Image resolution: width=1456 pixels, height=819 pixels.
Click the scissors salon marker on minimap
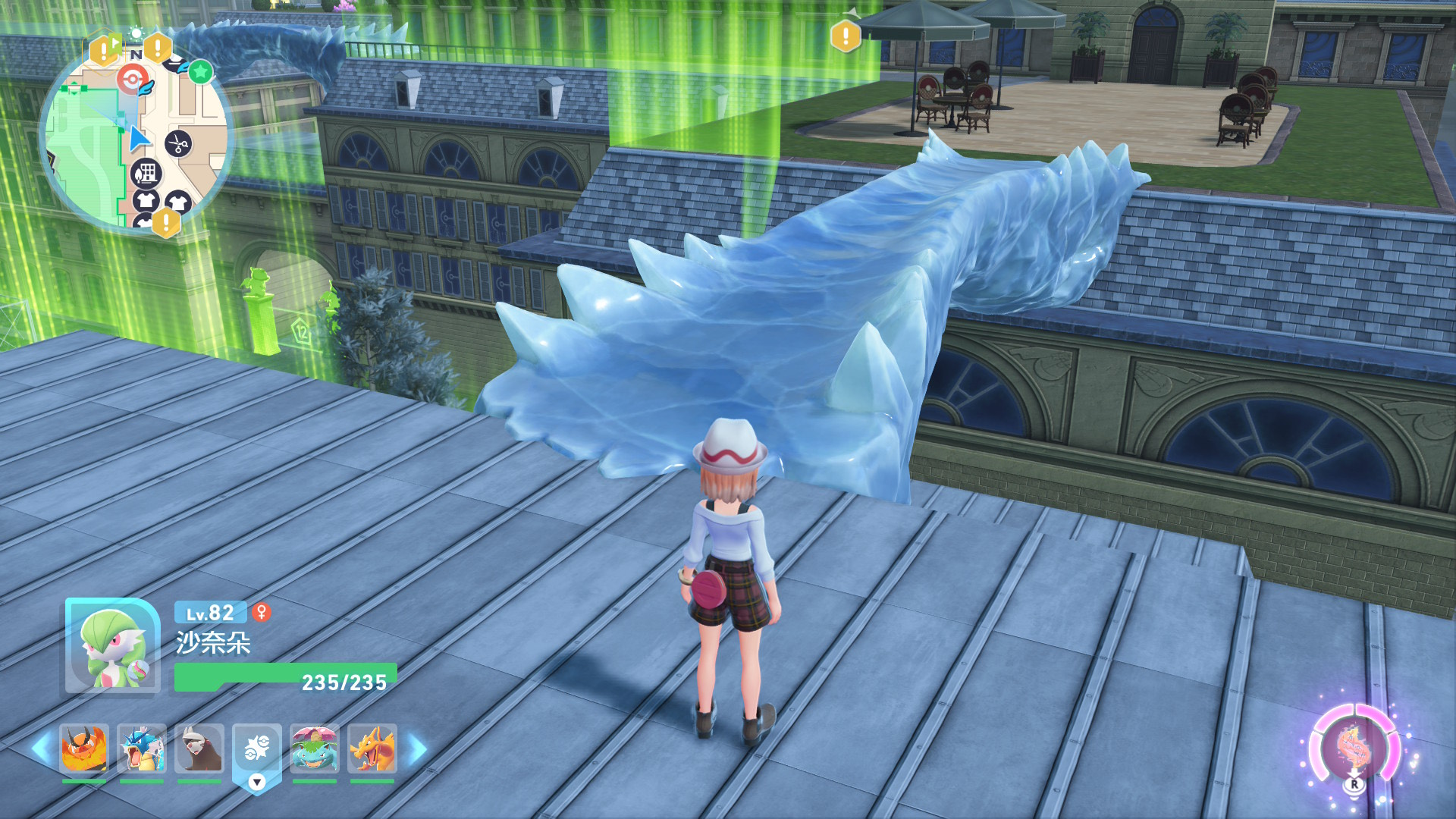pos(178,143)
